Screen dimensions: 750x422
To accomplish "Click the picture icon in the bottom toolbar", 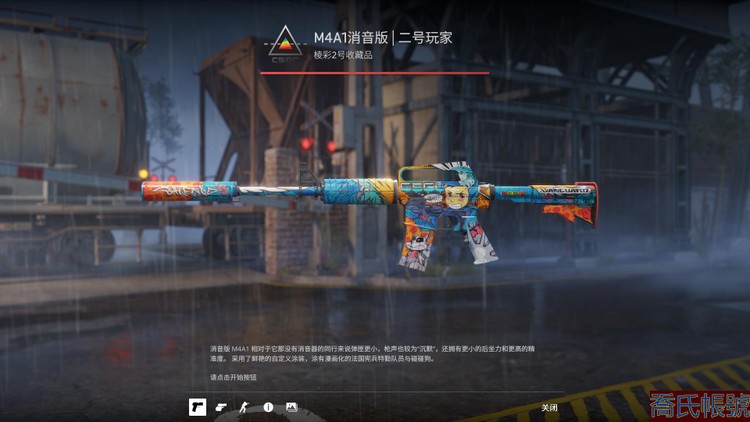I will (x=291, y=407).
